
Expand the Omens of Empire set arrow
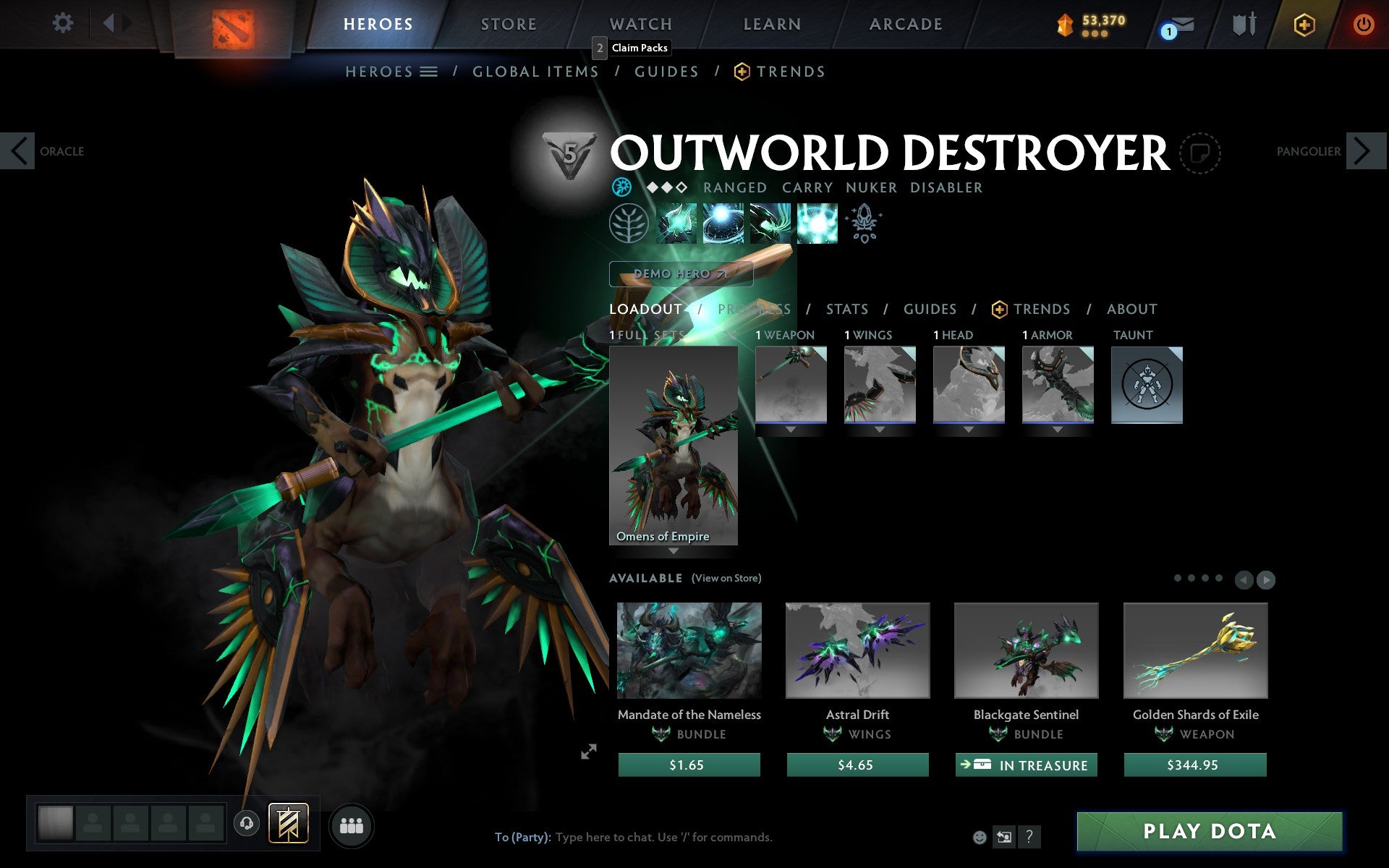tap(674, 550)
